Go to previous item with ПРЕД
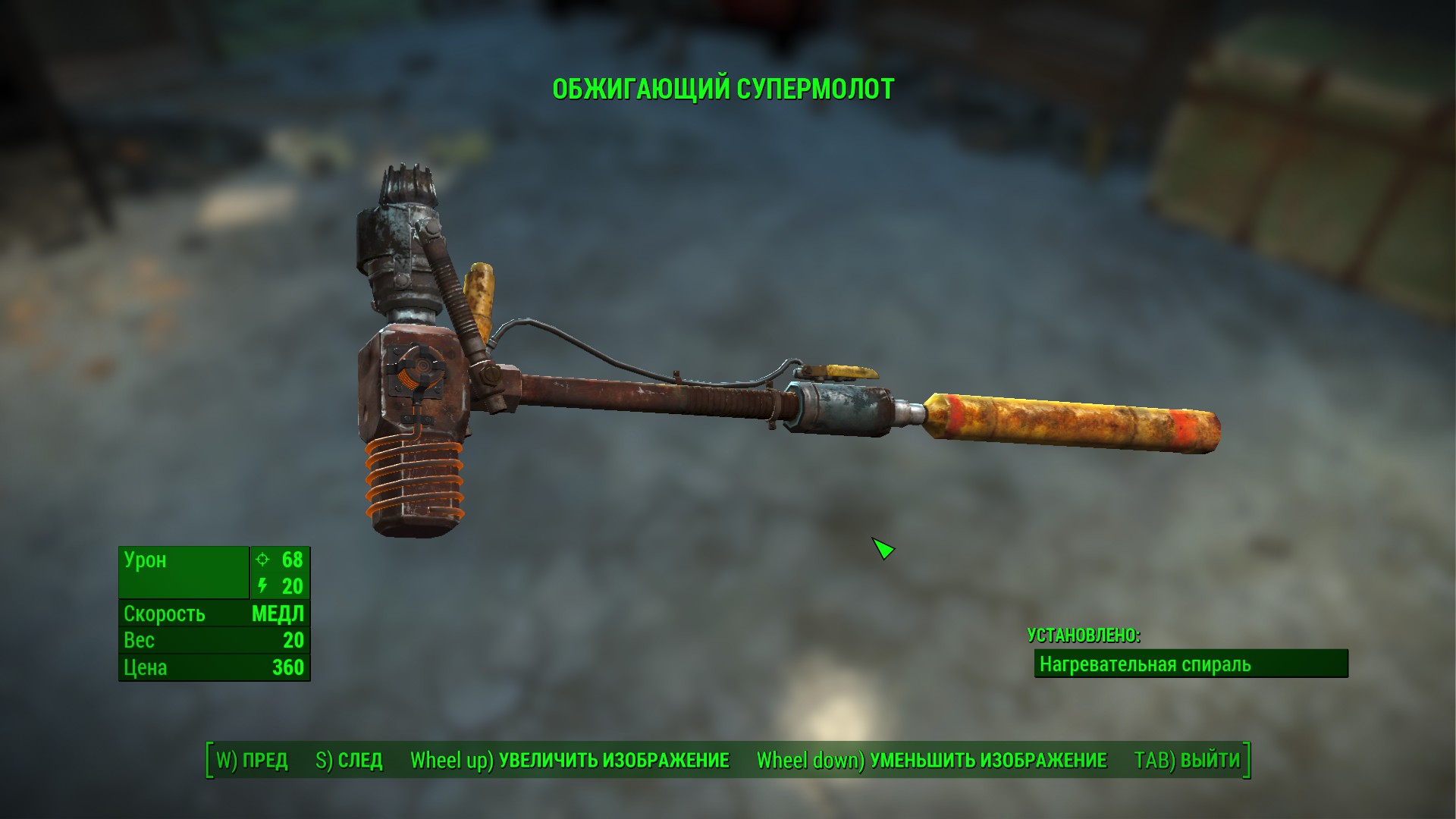This screenshot has width=1456, height=819. pyautogui.click(x=252, y=761)
